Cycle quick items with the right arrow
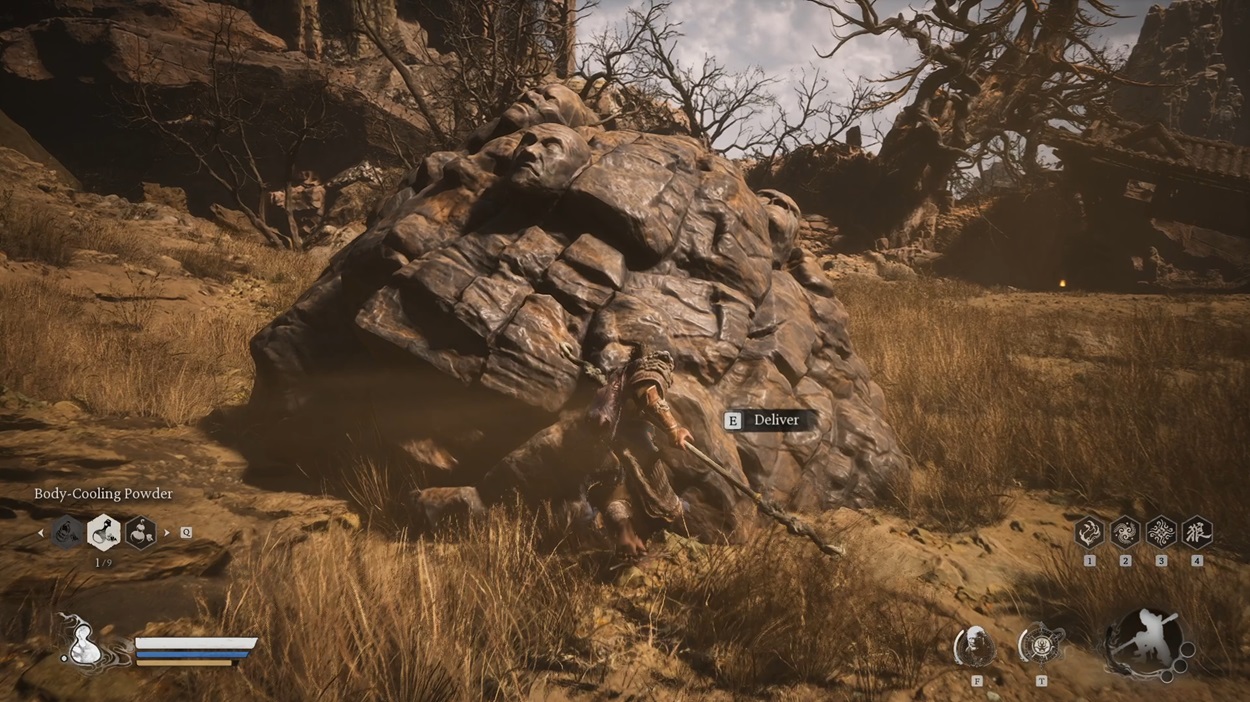This screenshot has height=702, width=1250. 166,533
